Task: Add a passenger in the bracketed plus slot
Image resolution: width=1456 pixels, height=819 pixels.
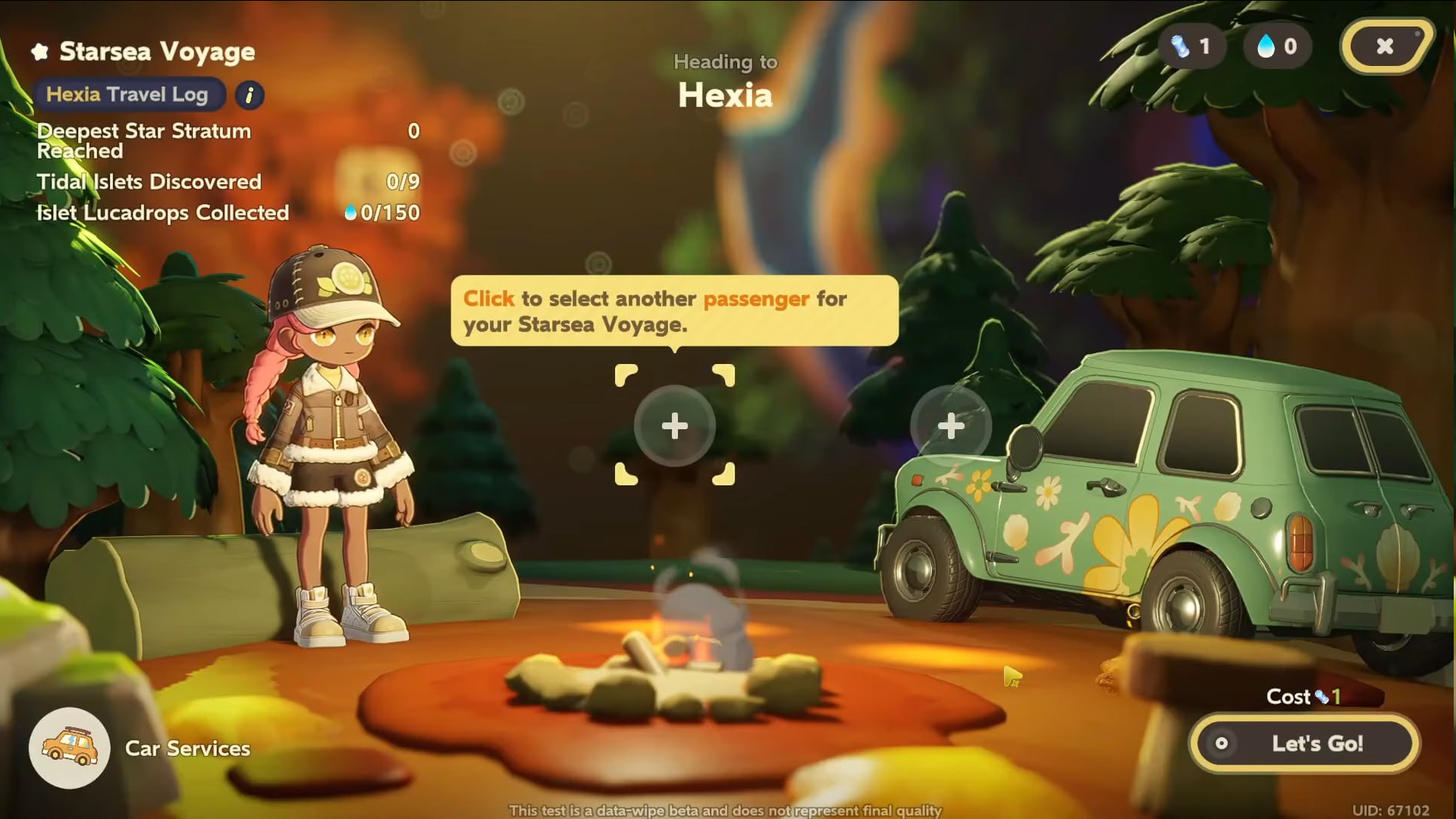Action: 674,426
